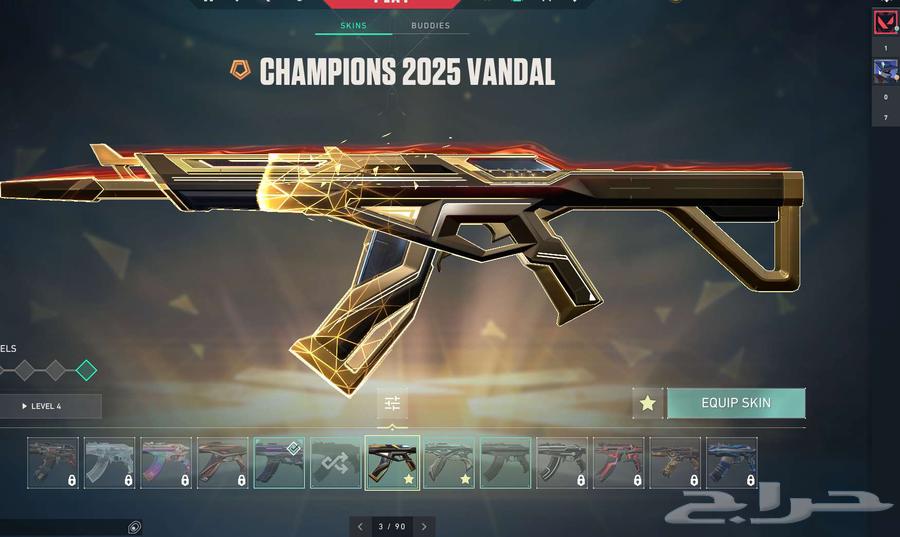The image size is (900, 537).
Task: Choose the purple Vandal thumbnail with diamond badge
Action: 279,463
